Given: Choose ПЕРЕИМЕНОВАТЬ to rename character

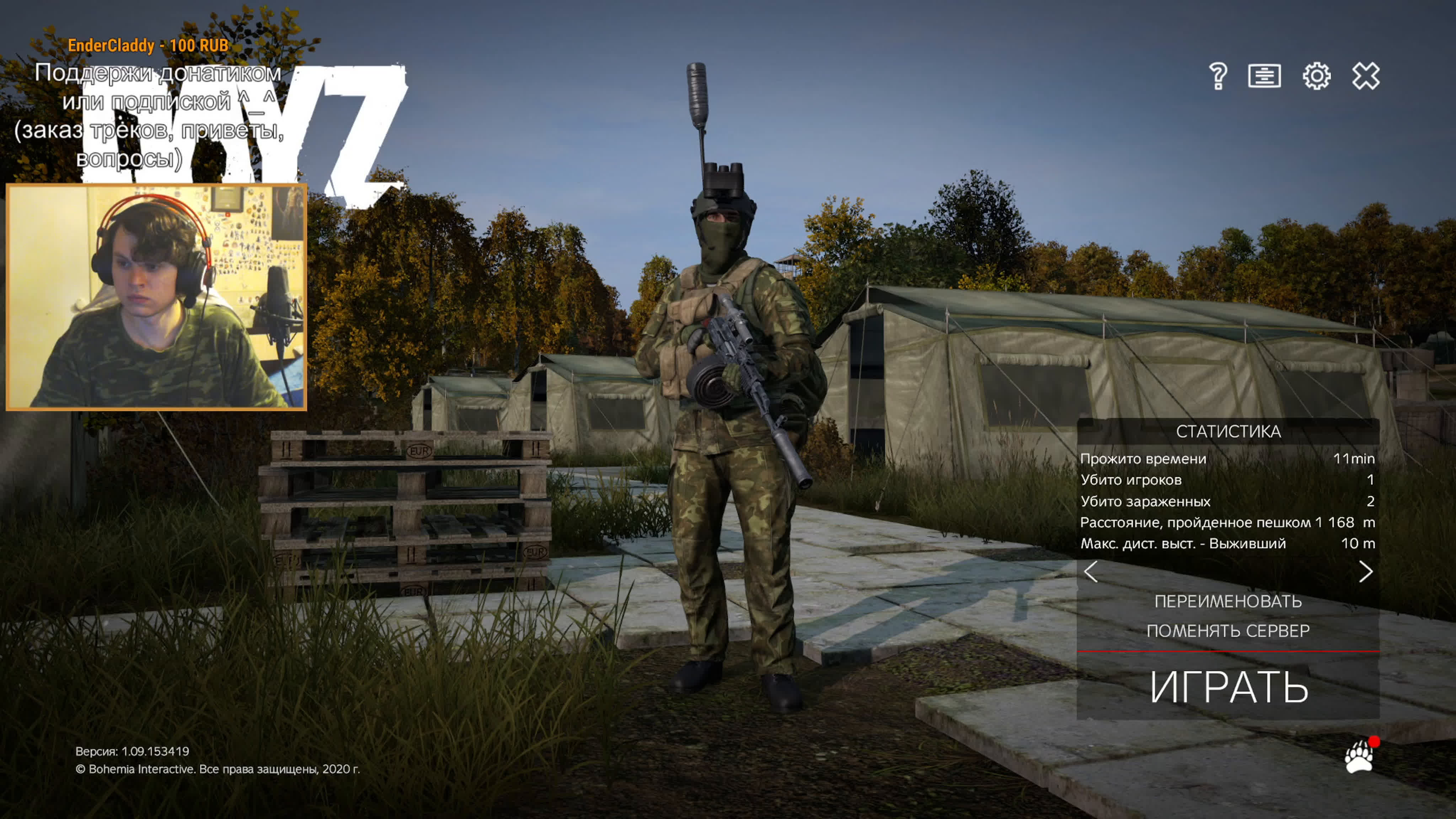Looking at the screenshot, I should (1228, 601).
